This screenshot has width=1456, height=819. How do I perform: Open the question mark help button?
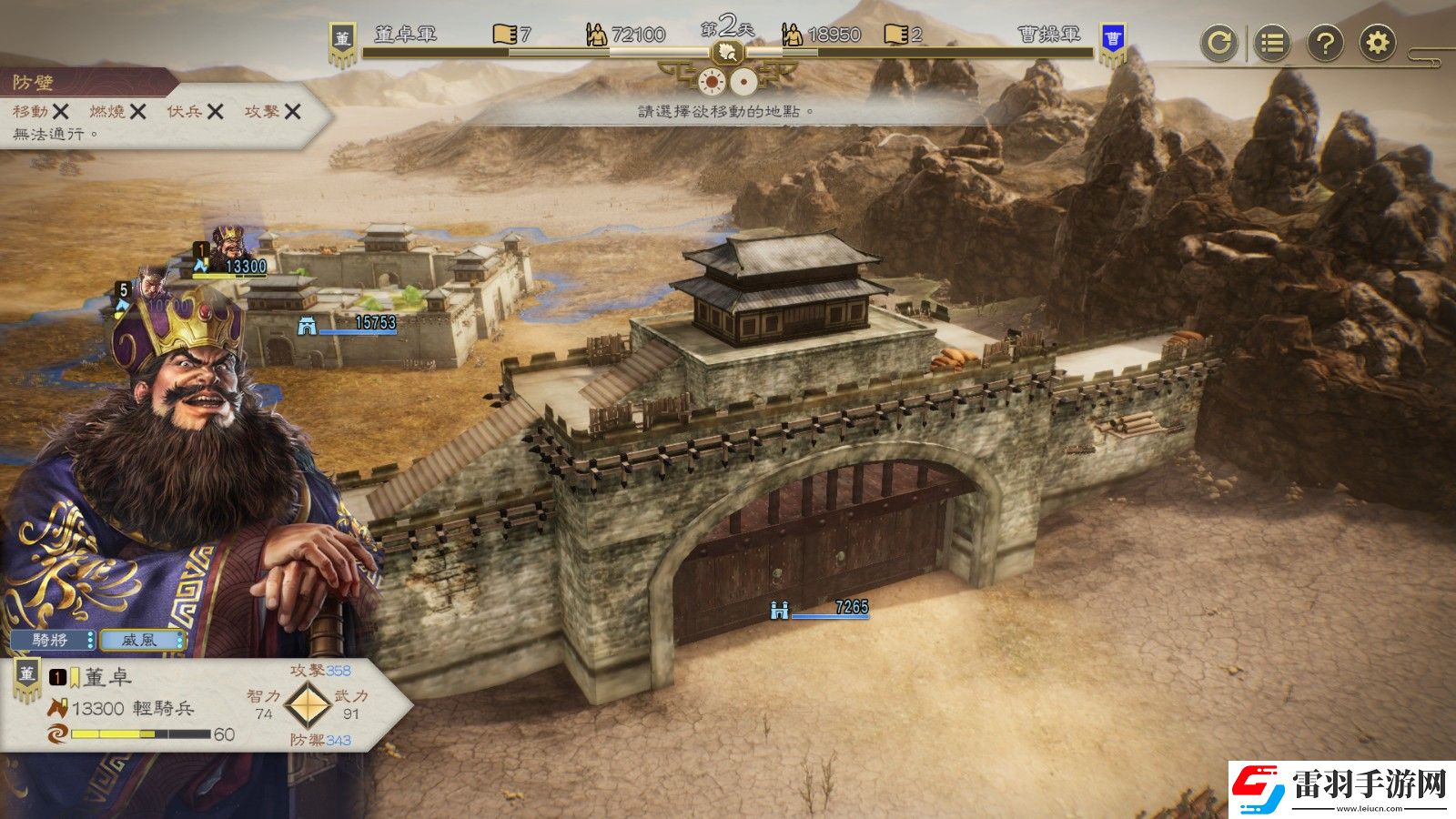(x=1325, y=43)
